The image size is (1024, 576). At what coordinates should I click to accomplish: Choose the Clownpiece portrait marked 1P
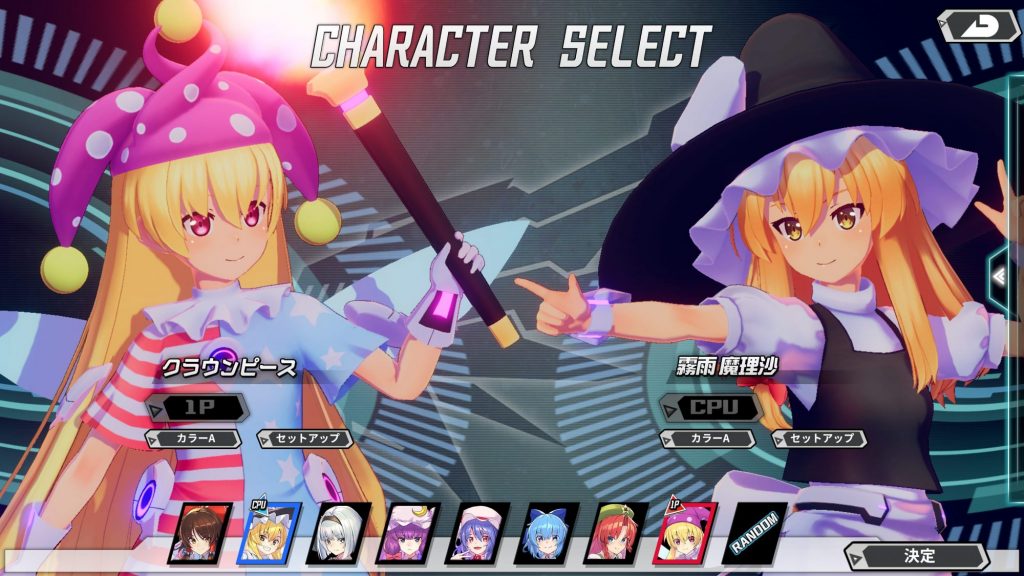point(685,533)
